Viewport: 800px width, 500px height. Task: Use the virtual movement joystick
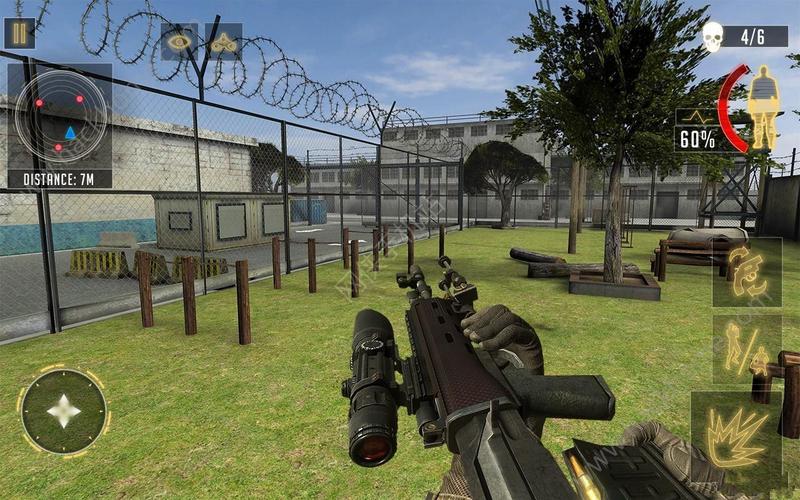pos(64,411)
